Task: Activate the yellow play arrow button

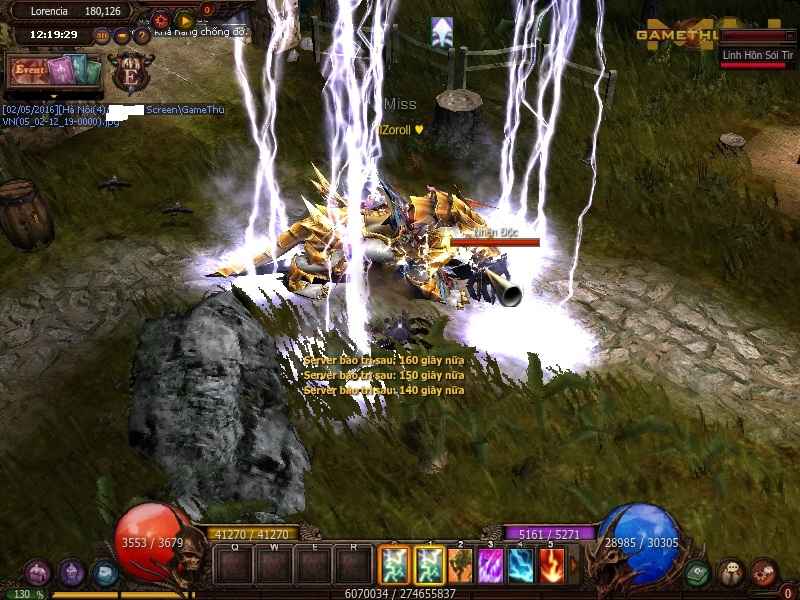Action: [x=184, y=19]
